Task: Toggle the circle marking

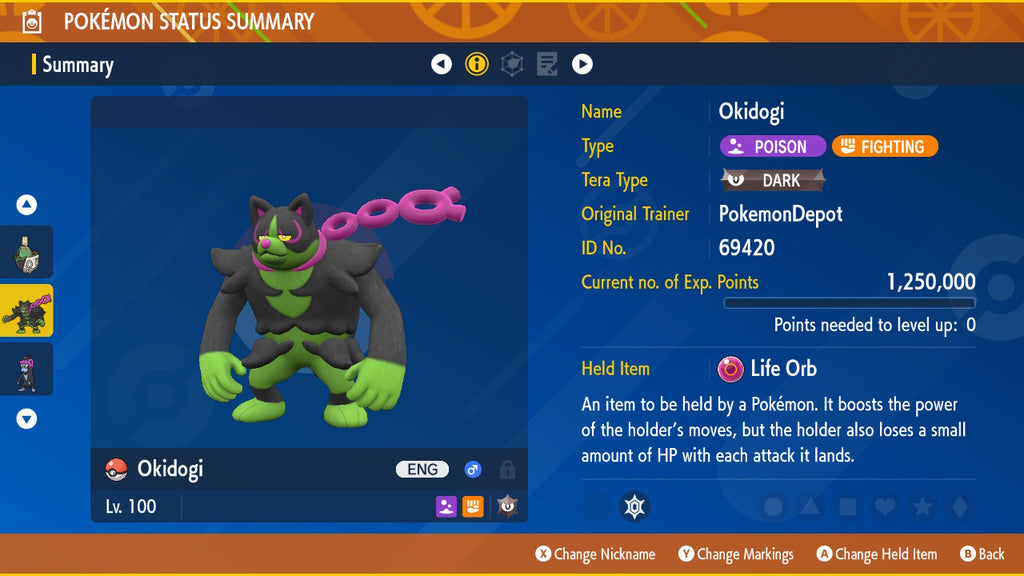Action: (x=773, y=507)
